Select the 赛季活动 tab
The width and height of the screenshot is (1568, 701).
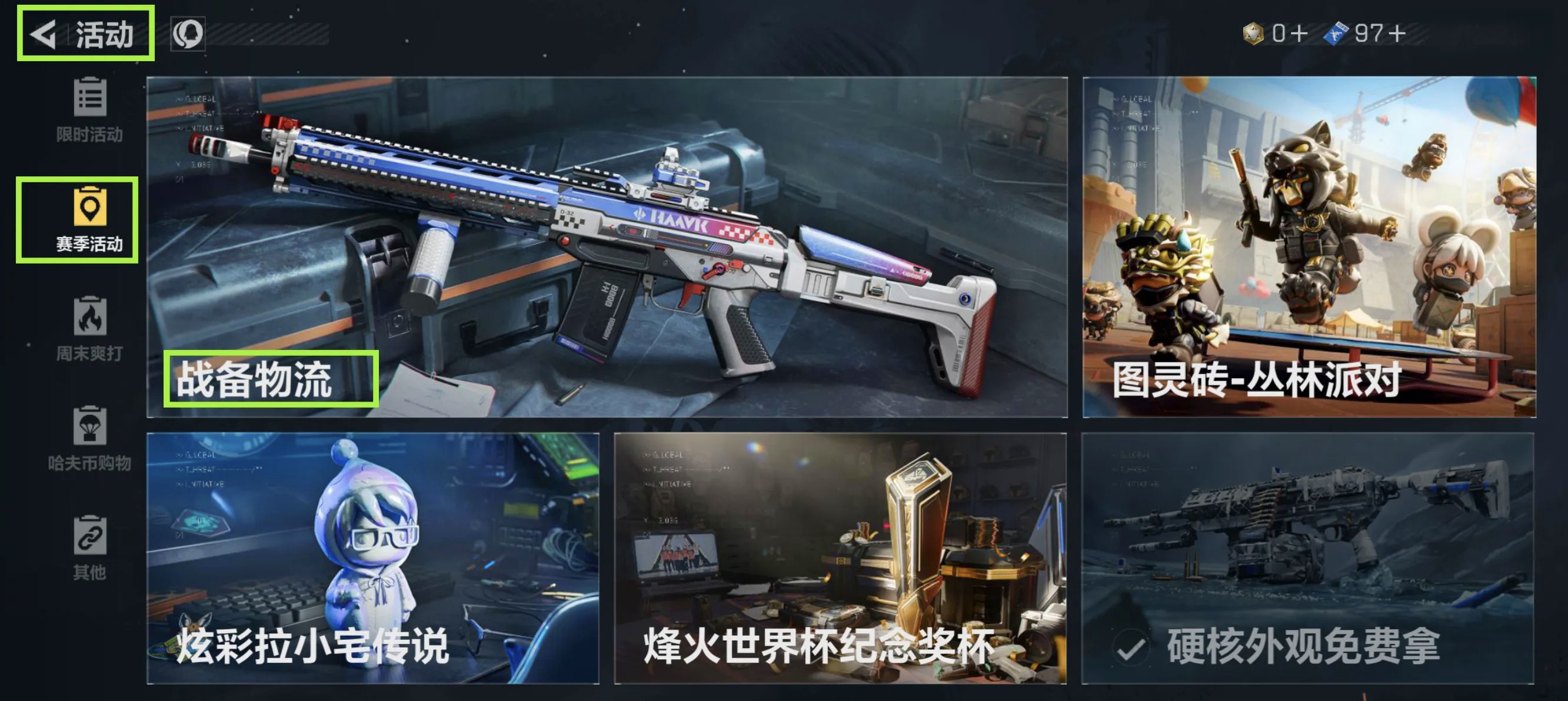pyautogui.click(x=89, y=220)
